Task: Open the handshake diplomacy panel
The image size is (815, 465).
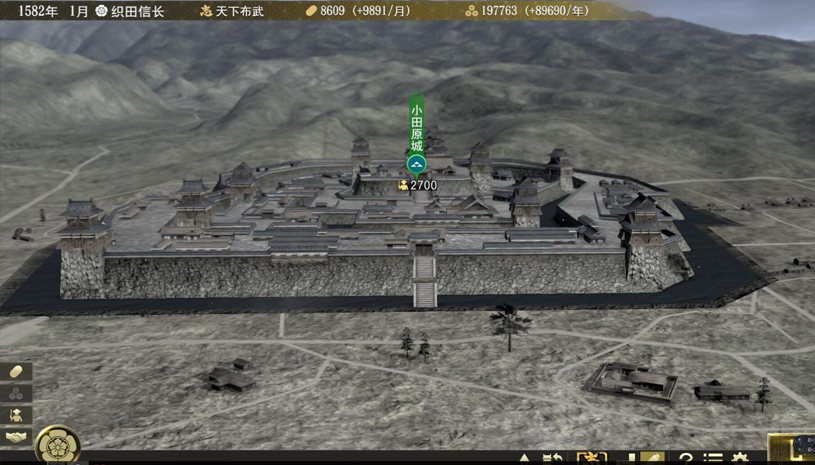Action: point(16,437)
